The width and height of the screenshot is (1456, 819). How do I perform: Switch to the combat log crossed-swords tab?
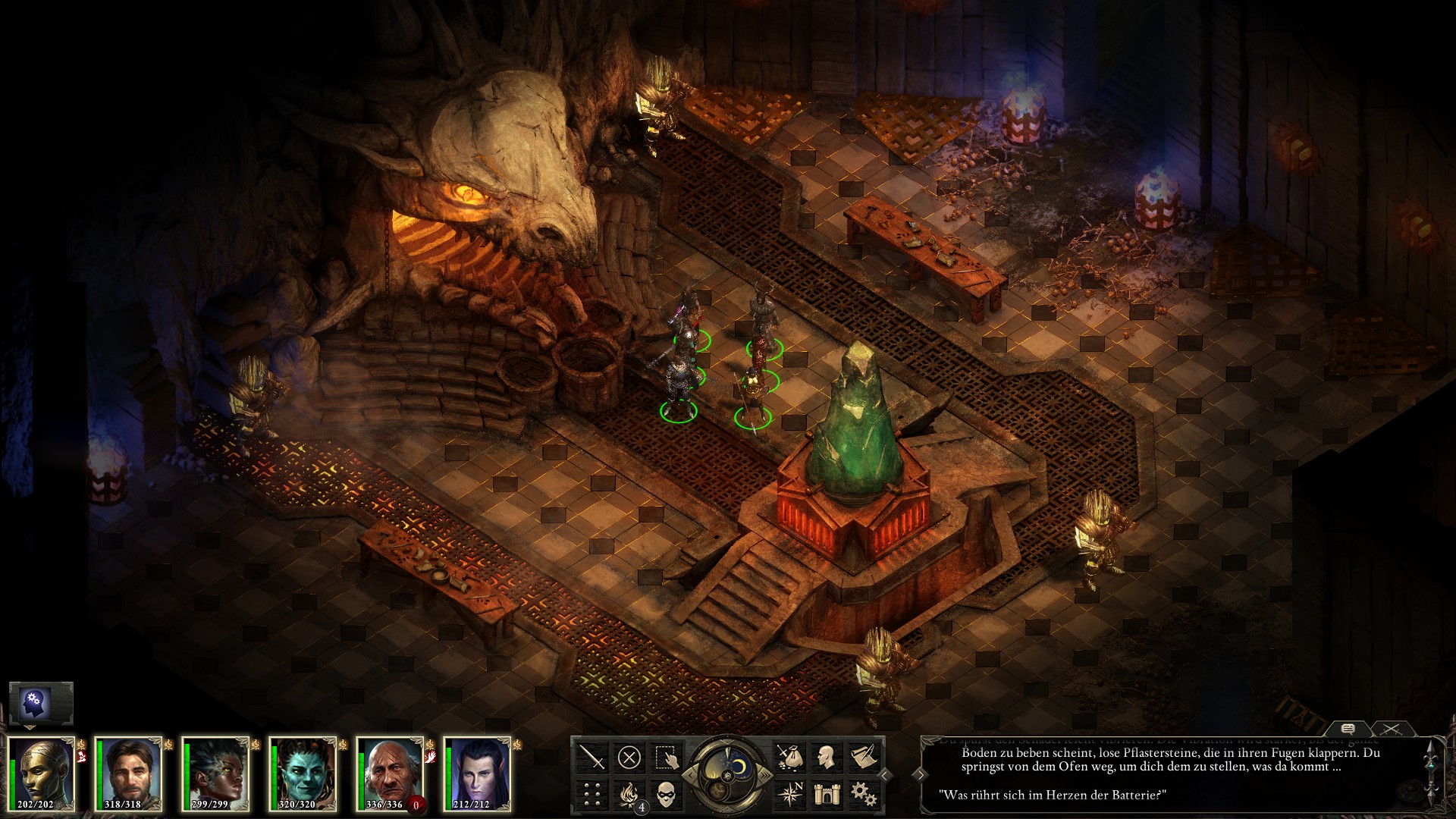tap(1392, 729)
